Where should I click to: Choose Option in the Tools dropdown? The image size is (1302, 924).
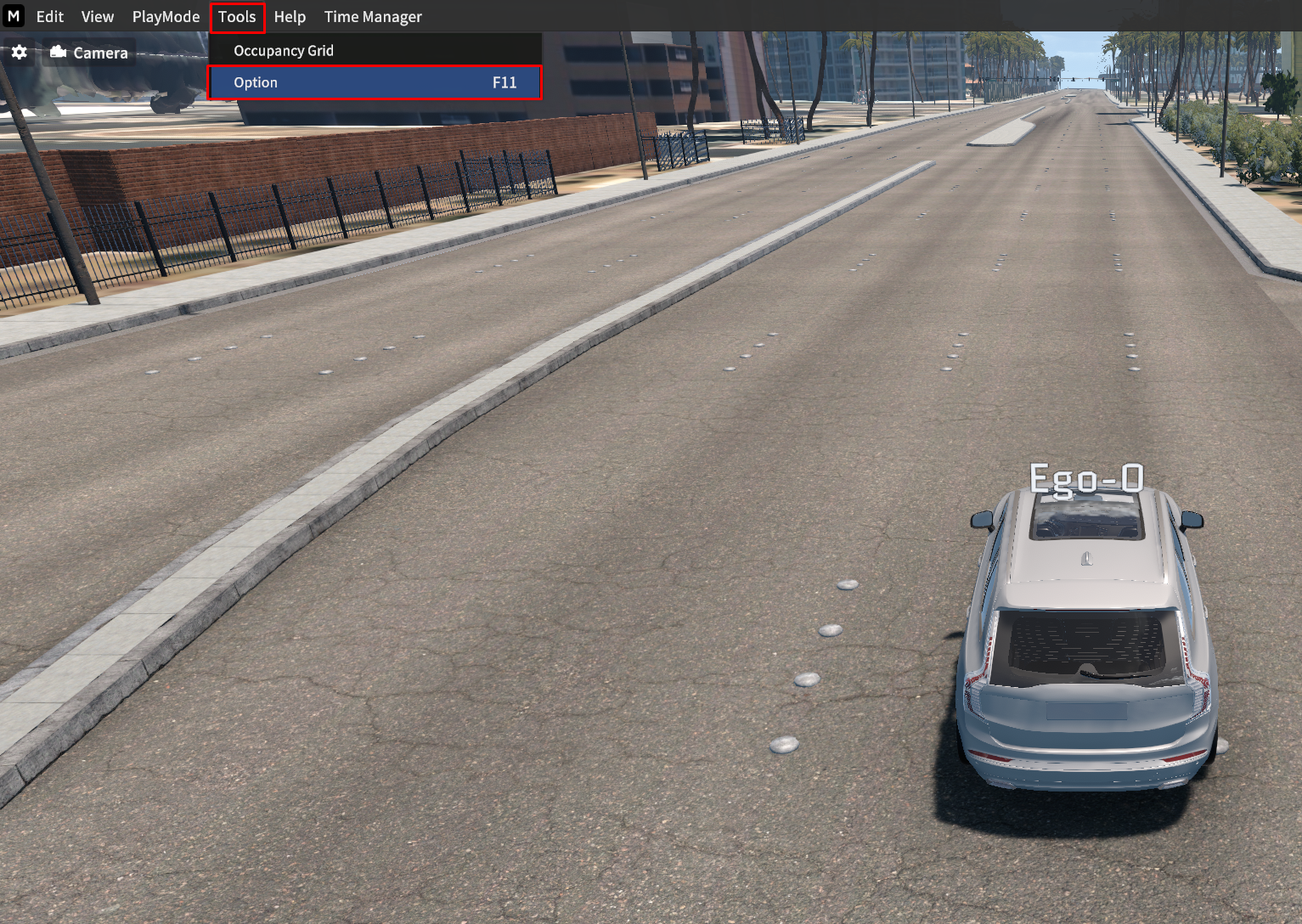[x=375, y=82]
